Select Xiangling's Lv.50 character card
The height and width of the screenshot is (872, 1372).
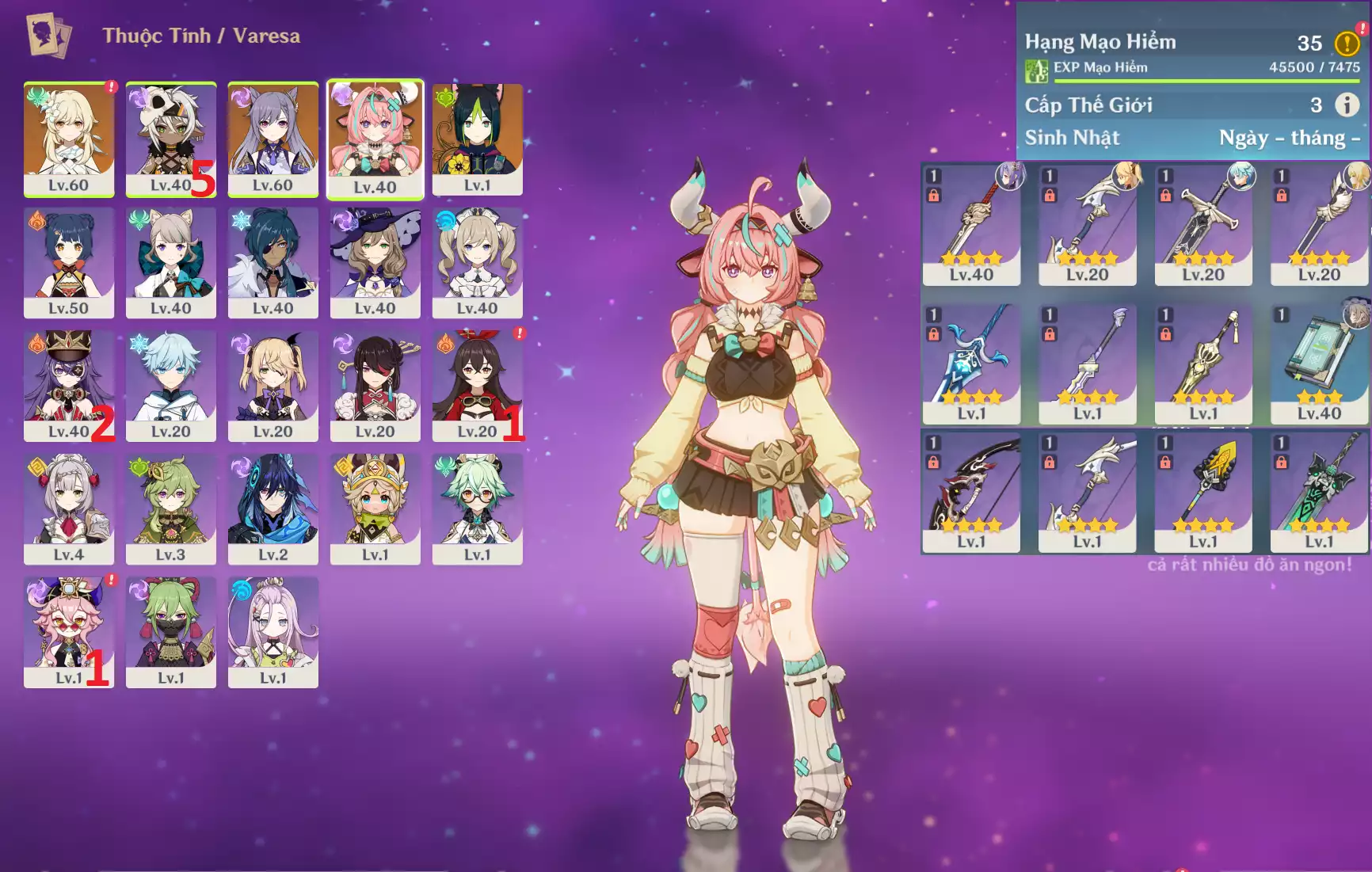coord(69,262)
